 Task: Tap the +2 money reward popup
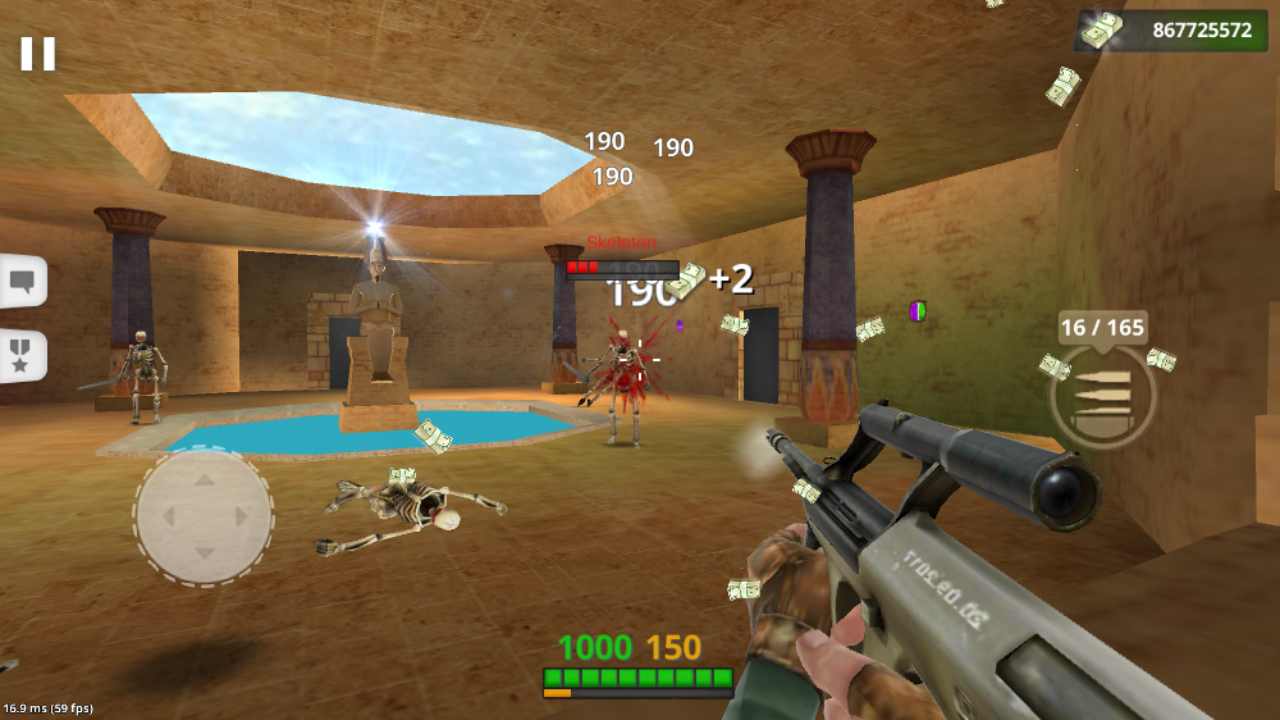[730, 281]
